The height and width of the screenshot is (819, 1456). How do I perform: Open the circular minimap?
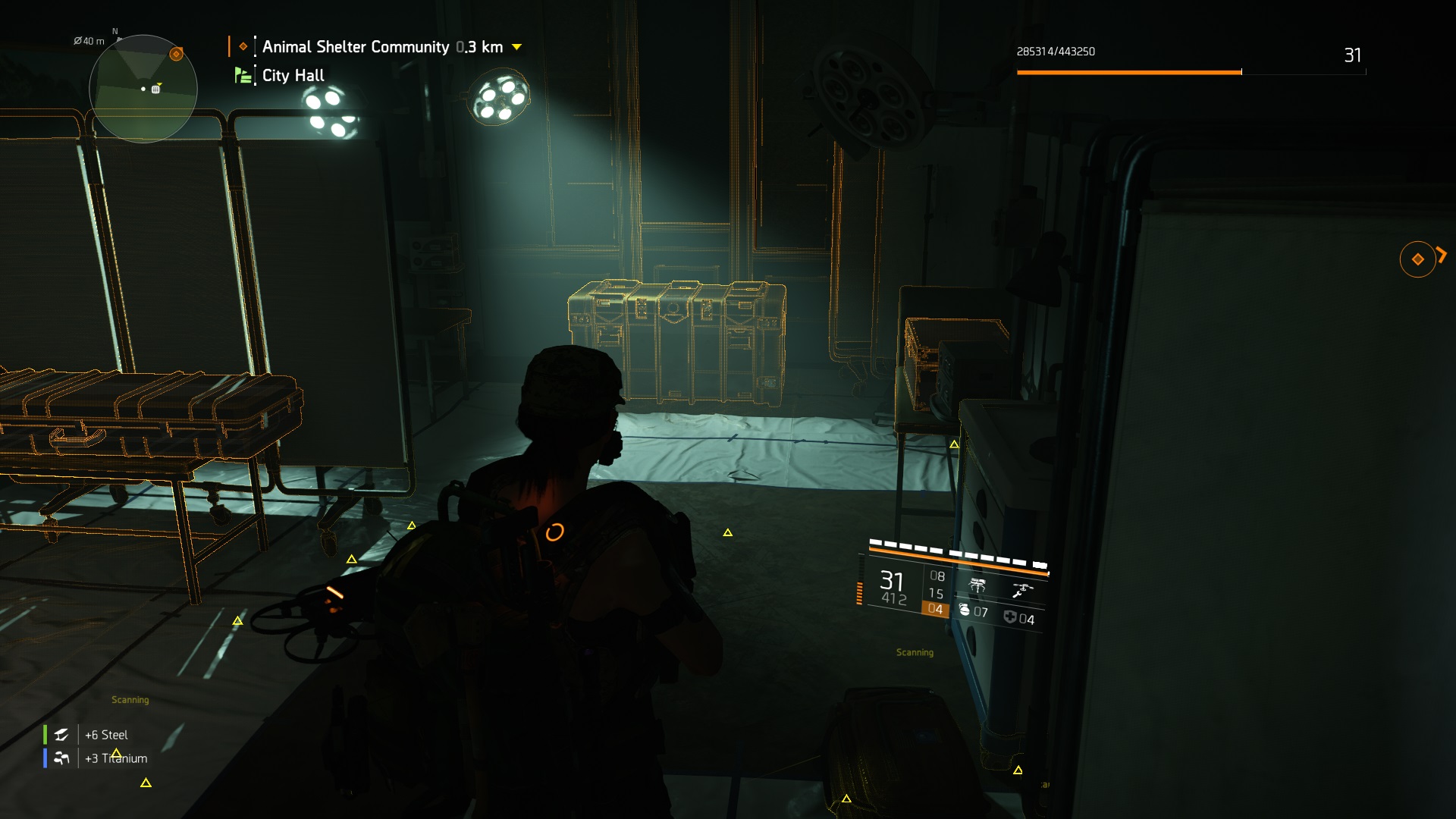click(143, 89)
